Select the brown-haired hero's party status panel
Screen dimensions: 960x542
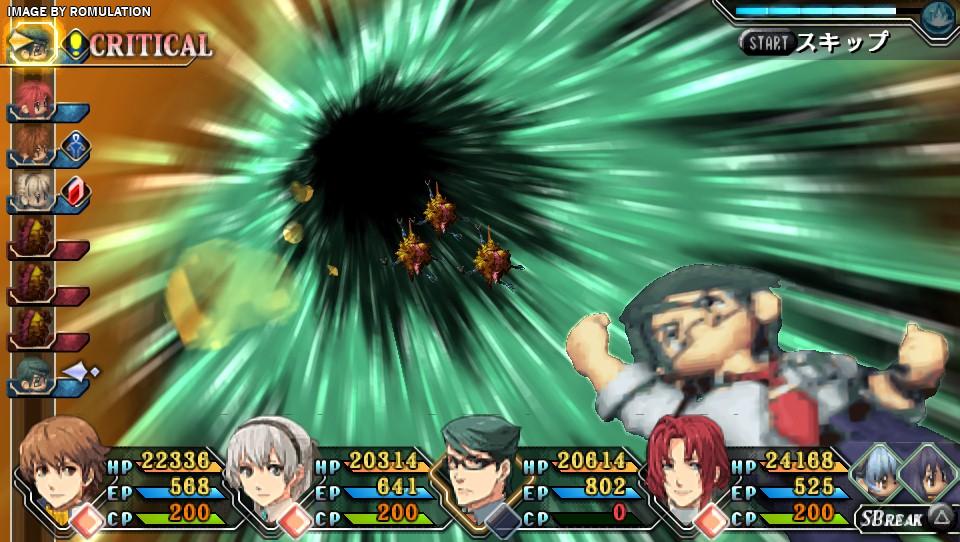(130, 487)
